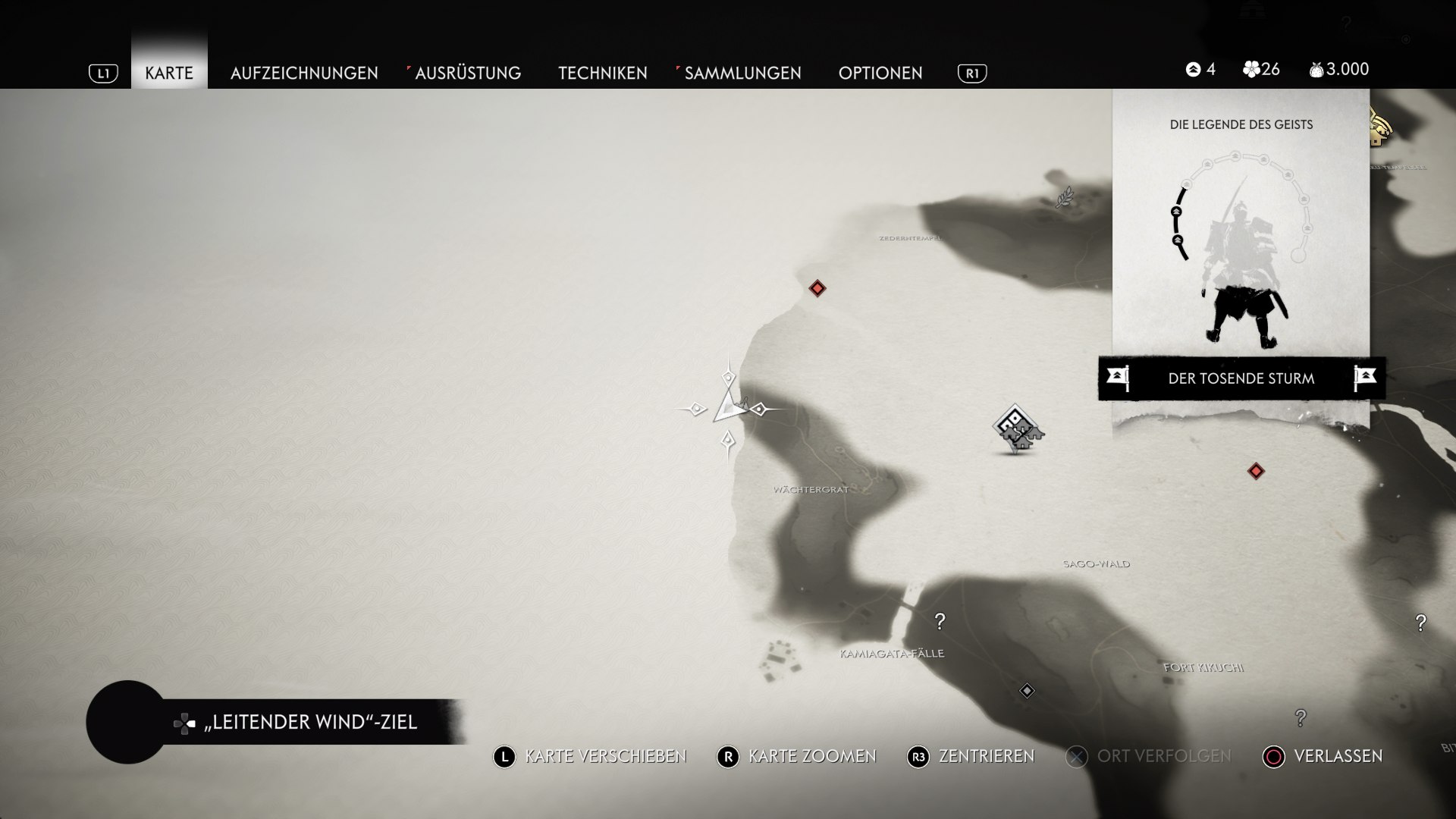Screen dimensions: 1456x819
Task: Click the wheat leaf marker above Zederntempel
Action: 1065,197
